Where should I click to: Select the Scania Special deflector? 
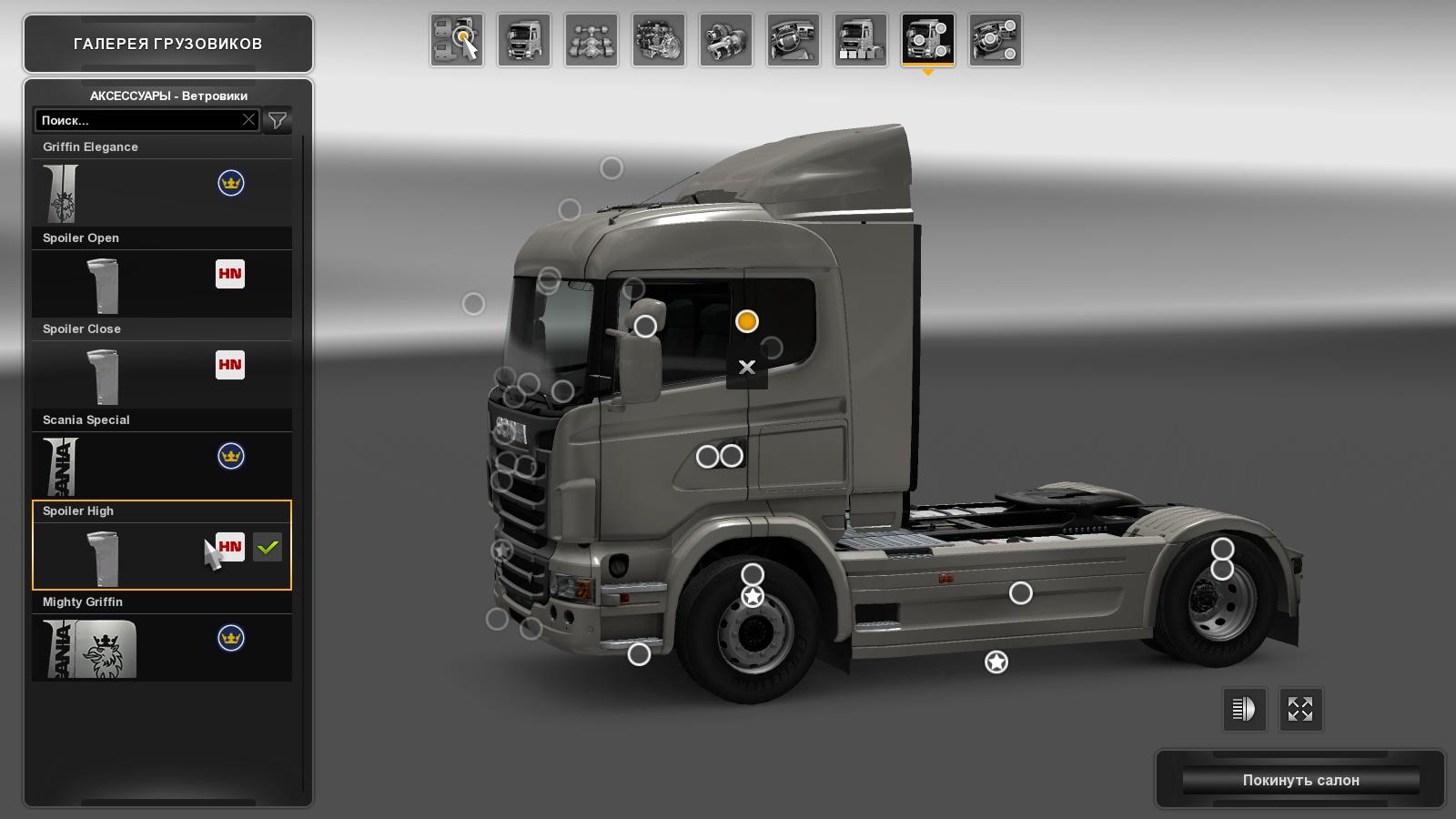coord(162,465)
